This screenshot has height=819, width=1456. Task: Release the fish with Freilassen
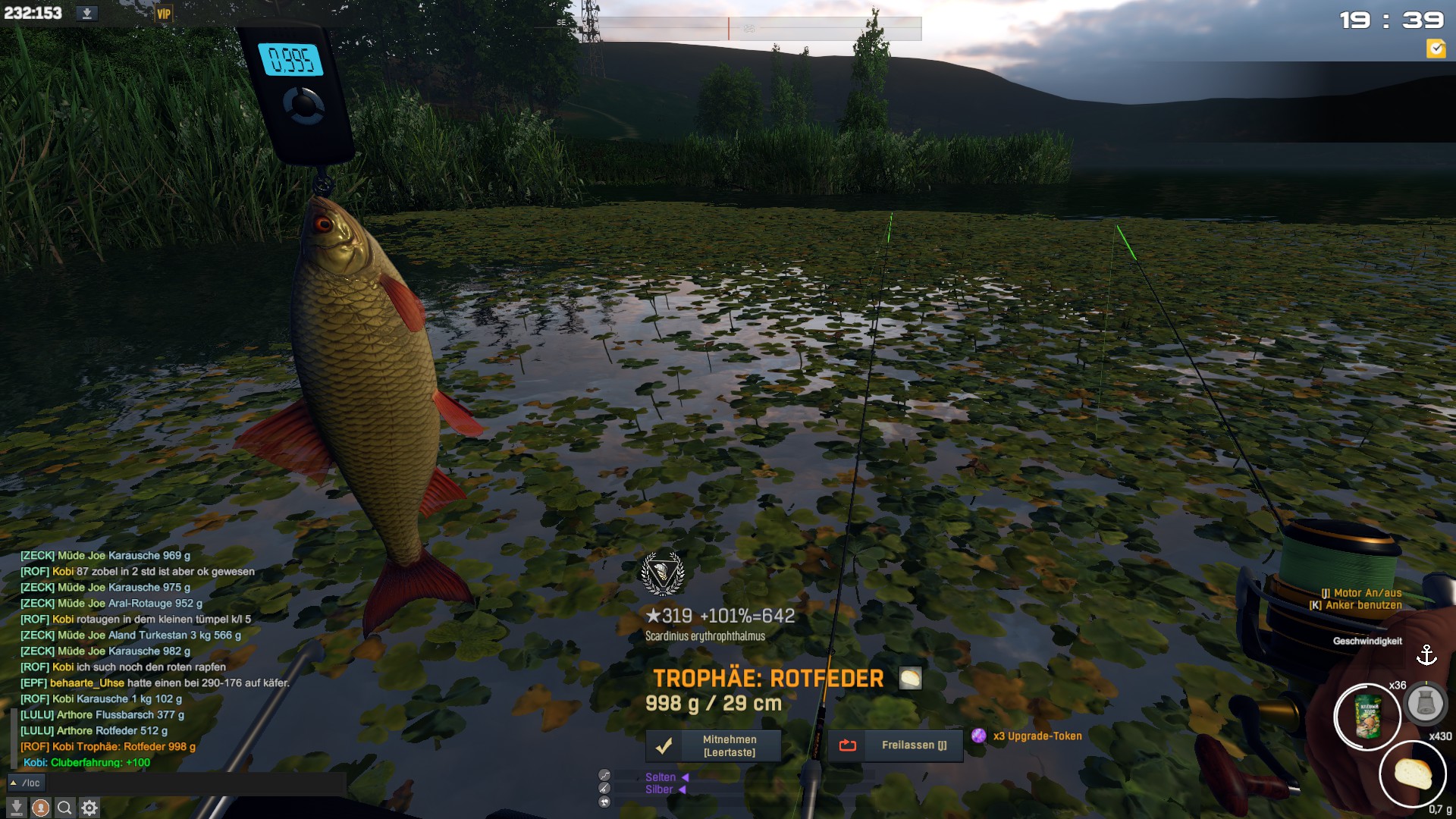(895, 745)
